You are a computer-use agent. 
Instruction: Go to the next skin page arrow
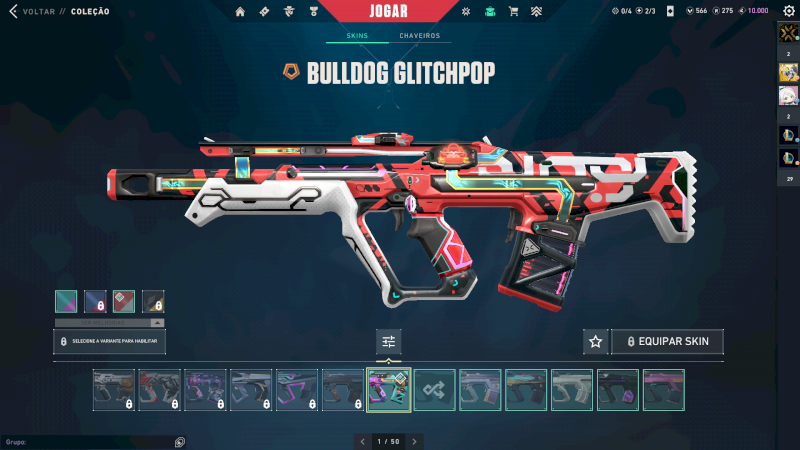point(415,441)
